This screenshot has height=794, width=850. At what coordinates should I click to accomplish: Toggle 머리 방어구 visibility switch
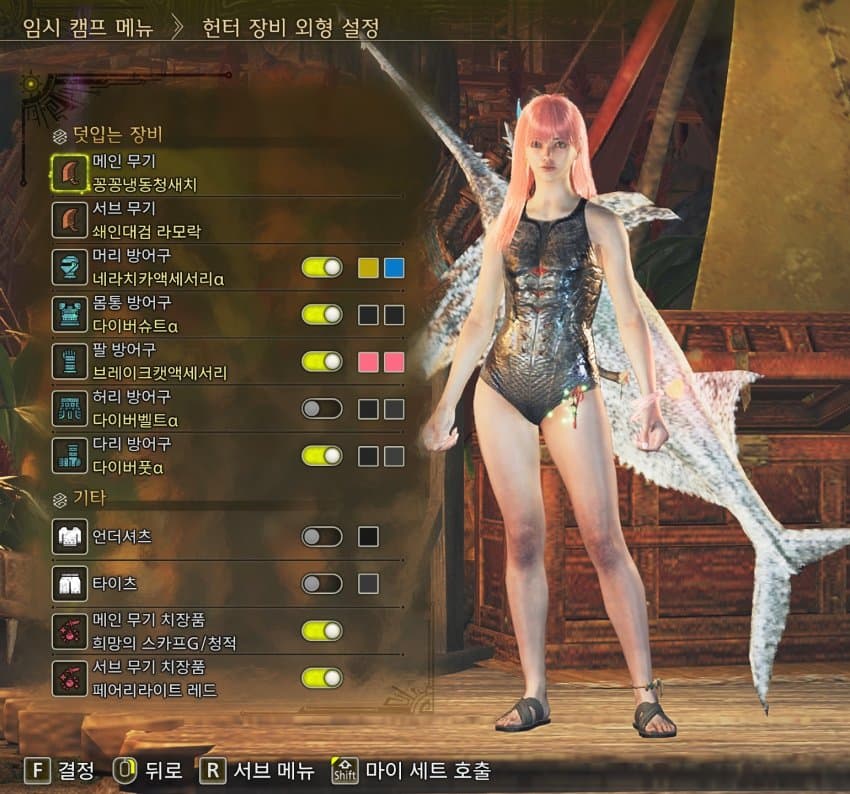click(322, 267)
